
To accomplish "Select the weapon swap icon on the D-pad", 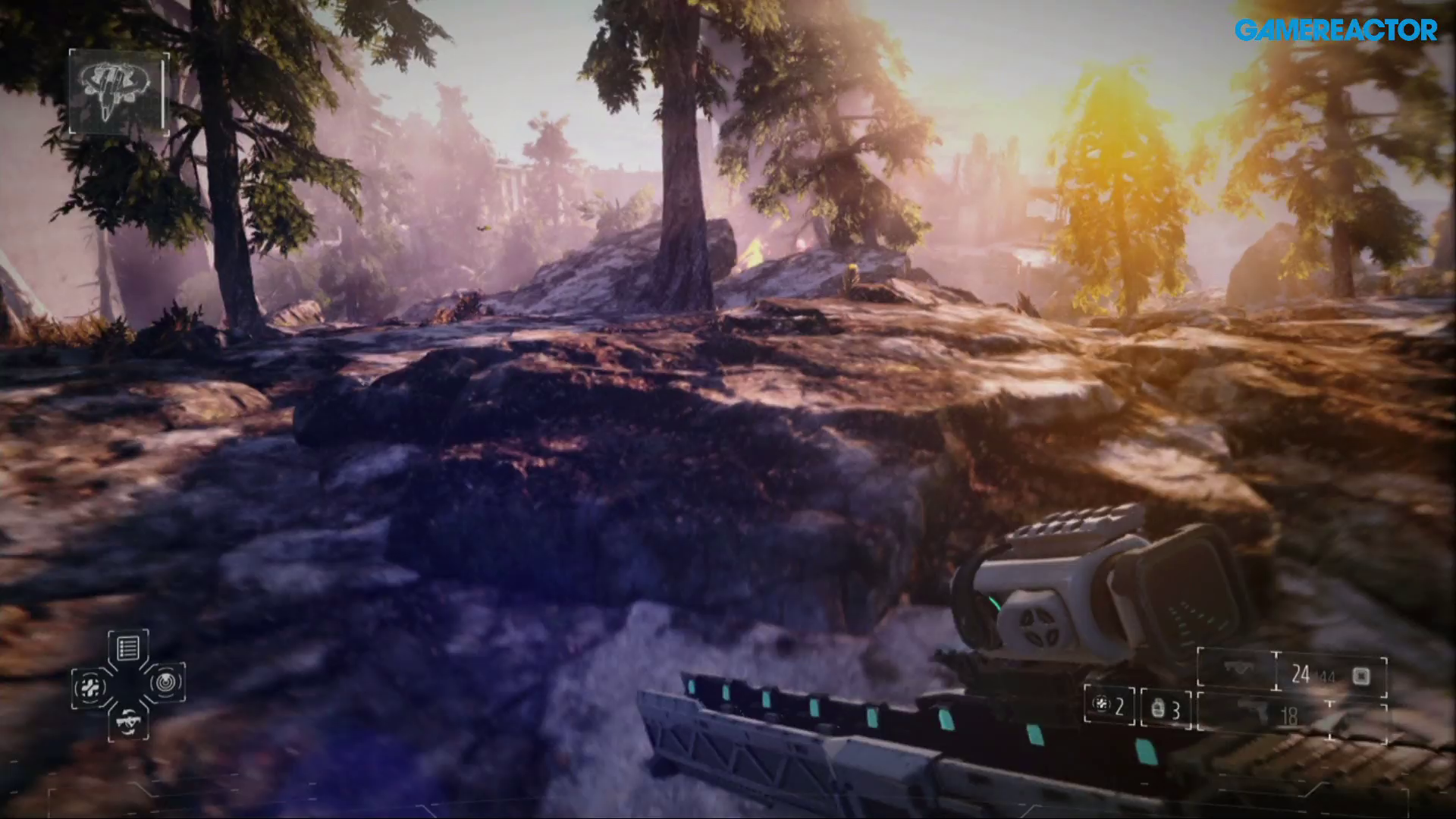I will [x=127, y=723].
